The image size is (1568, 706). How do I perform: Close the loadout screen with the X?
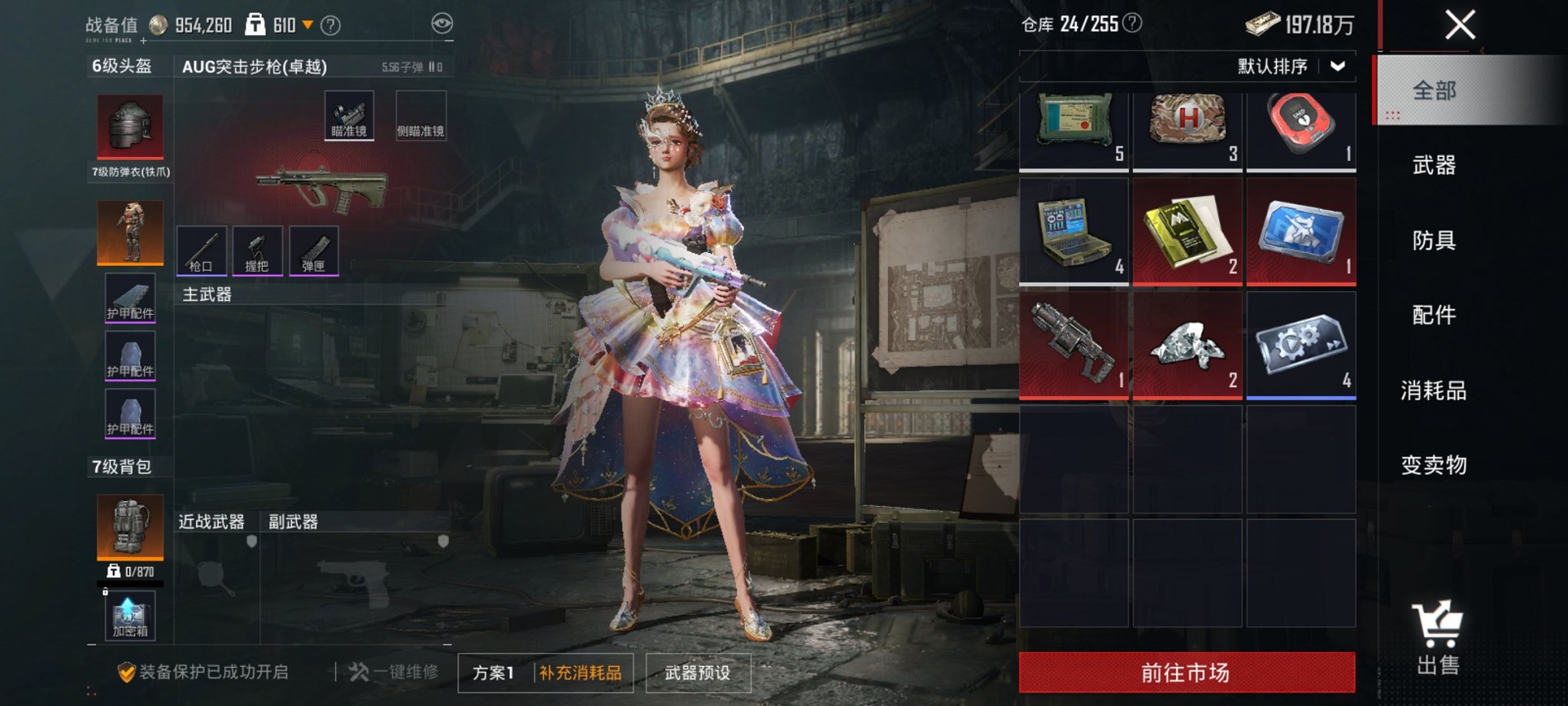(1460, 25)
